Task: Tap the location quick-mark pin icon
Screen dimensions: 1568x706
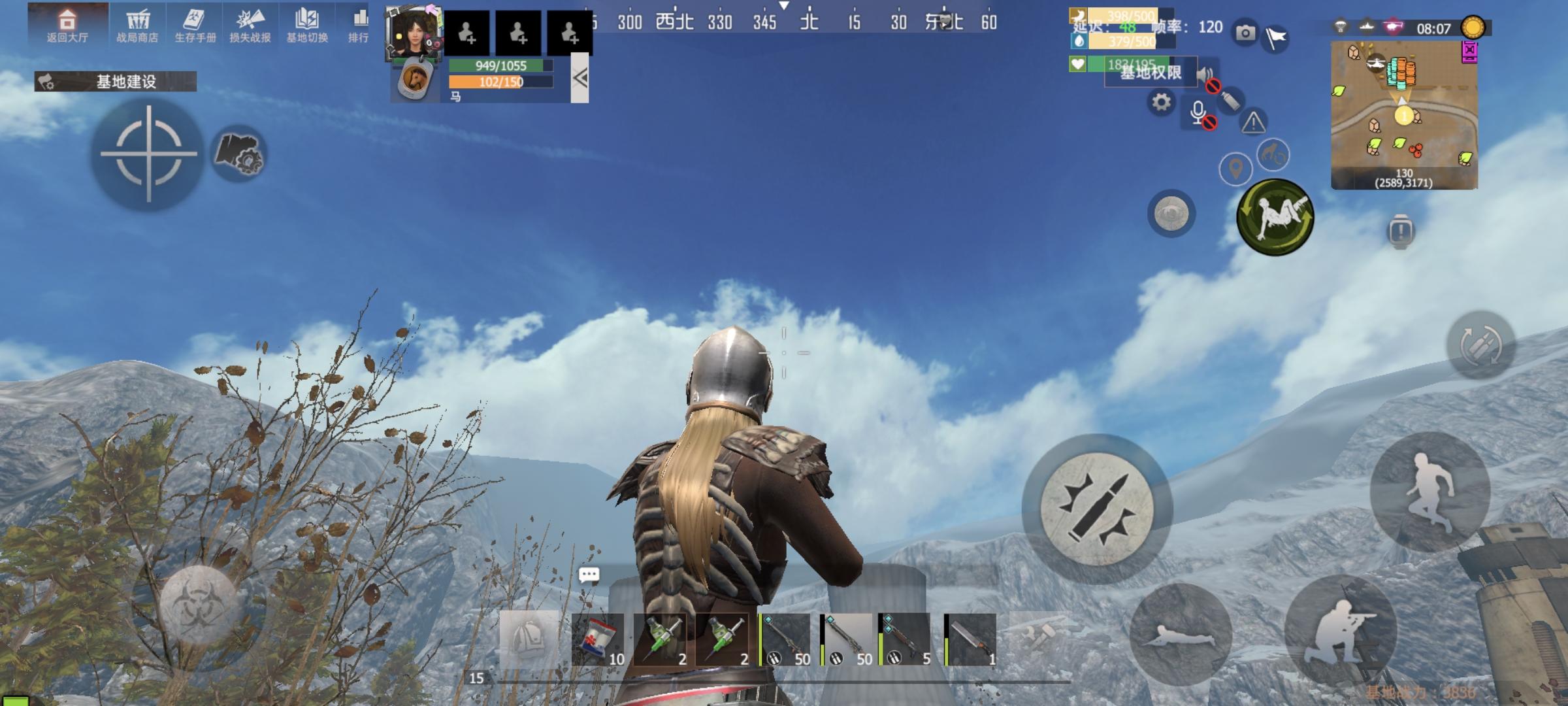Action: click(1236, 168)
